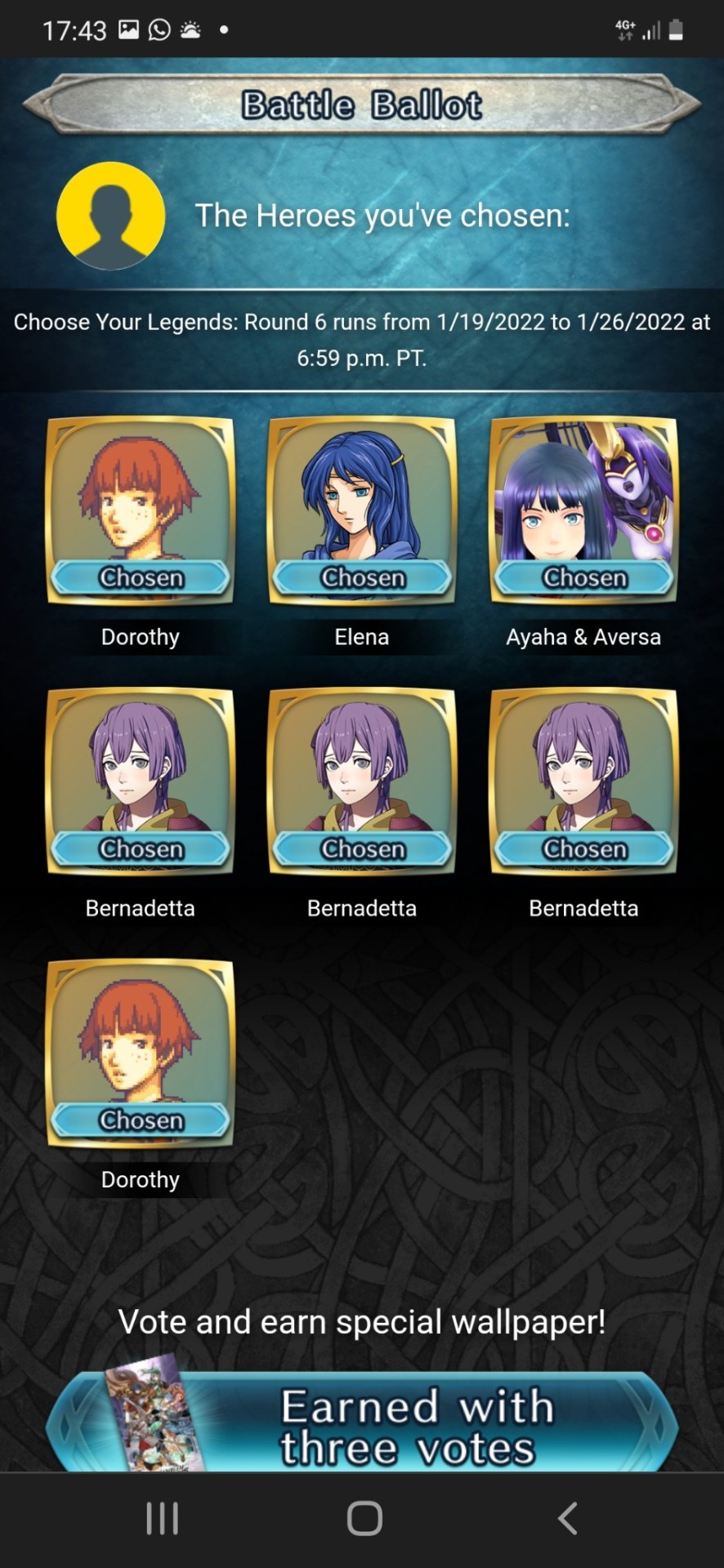The height and width of the screenshot is (1568, 724).
Task: Tap the Android home button
Action: point(364,1519)
